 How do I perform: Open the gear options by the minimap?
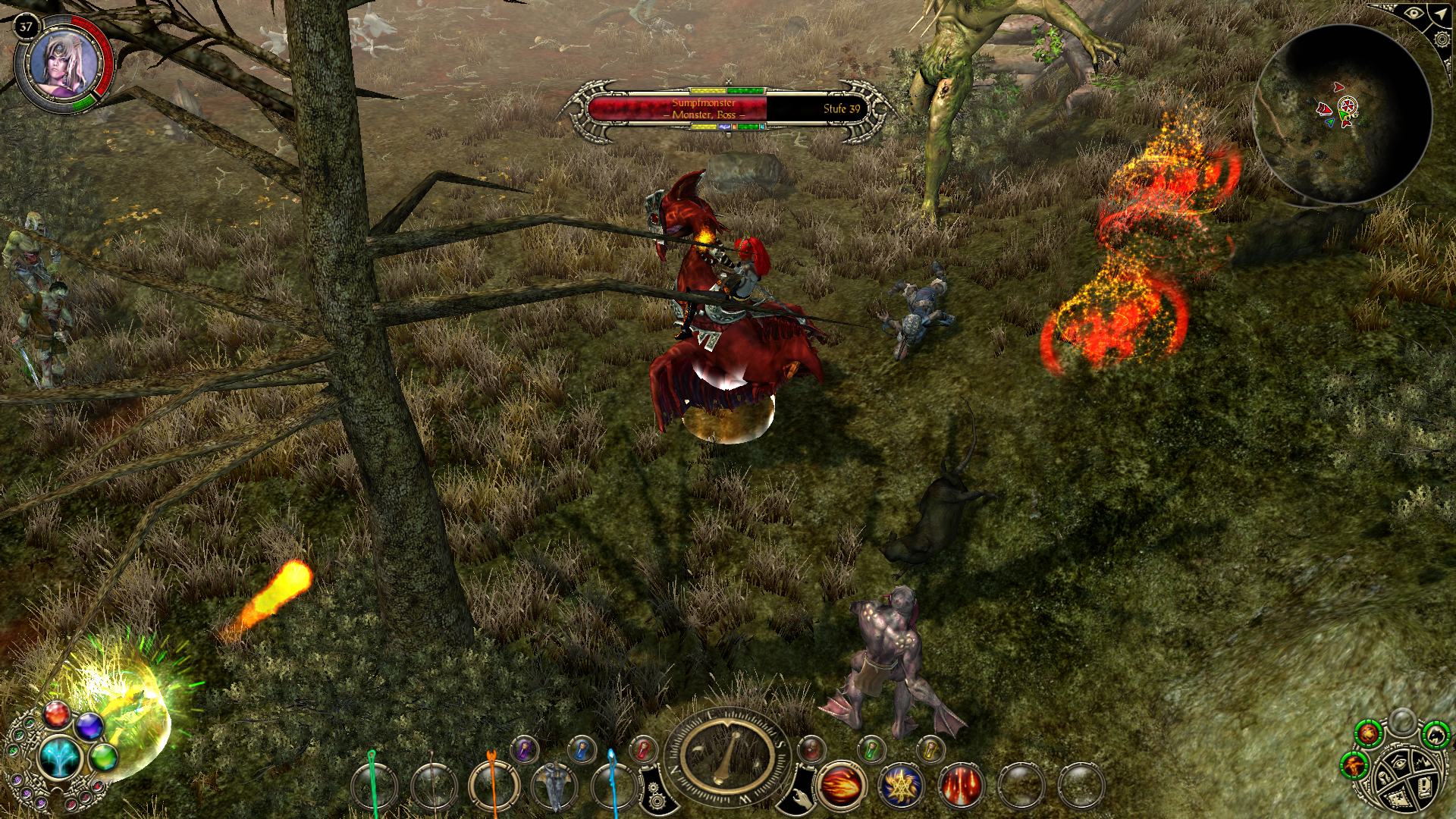(1443, 39)
